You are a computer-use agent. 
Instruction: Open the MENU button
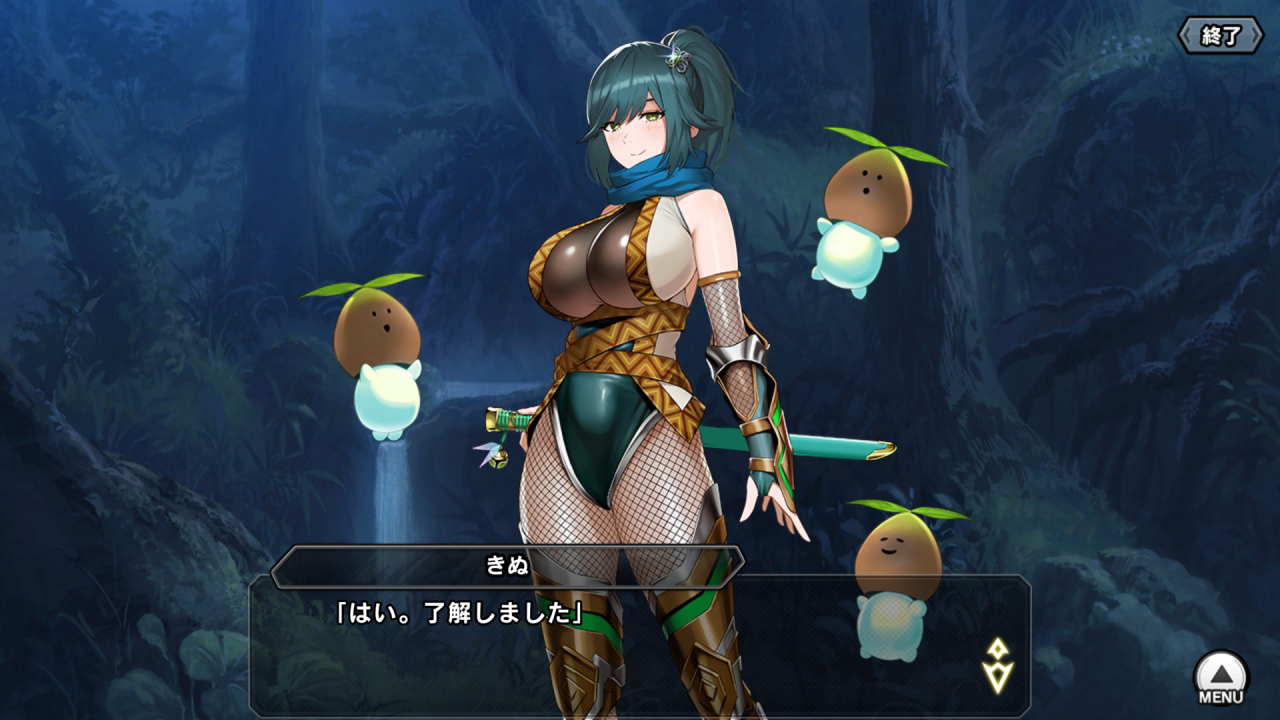[1221, 678]
